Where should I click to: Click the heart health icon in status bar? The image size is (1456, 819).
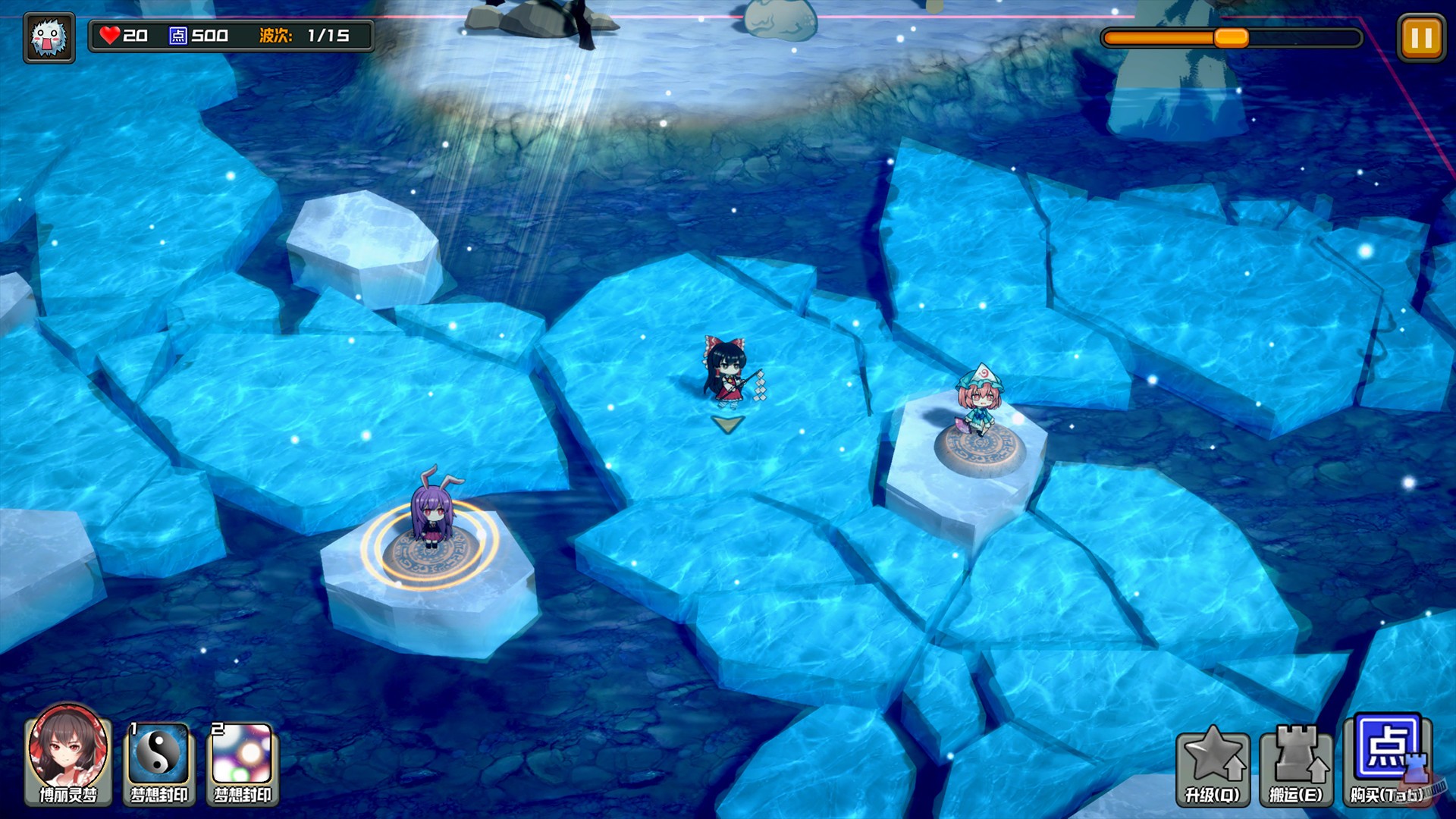coord(111,35)
